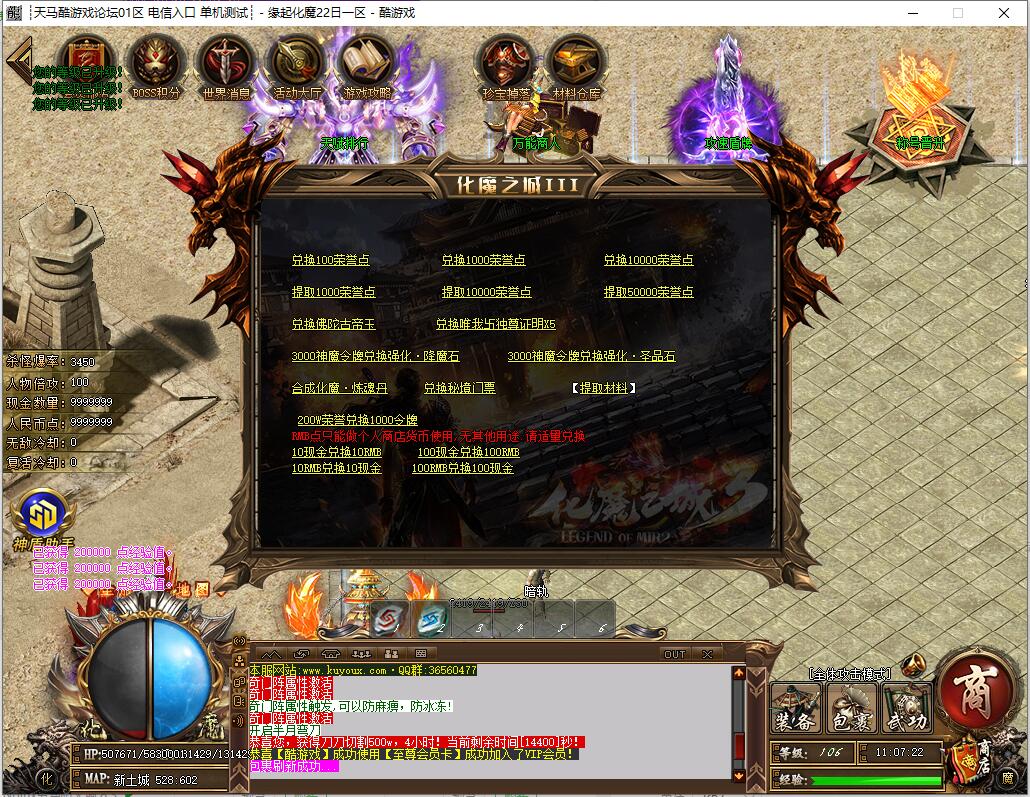This screenshot has width=1030, height=797.
Task: Click 提取10000荣誉点 withdraw link
Action: [x=486, y=292]
